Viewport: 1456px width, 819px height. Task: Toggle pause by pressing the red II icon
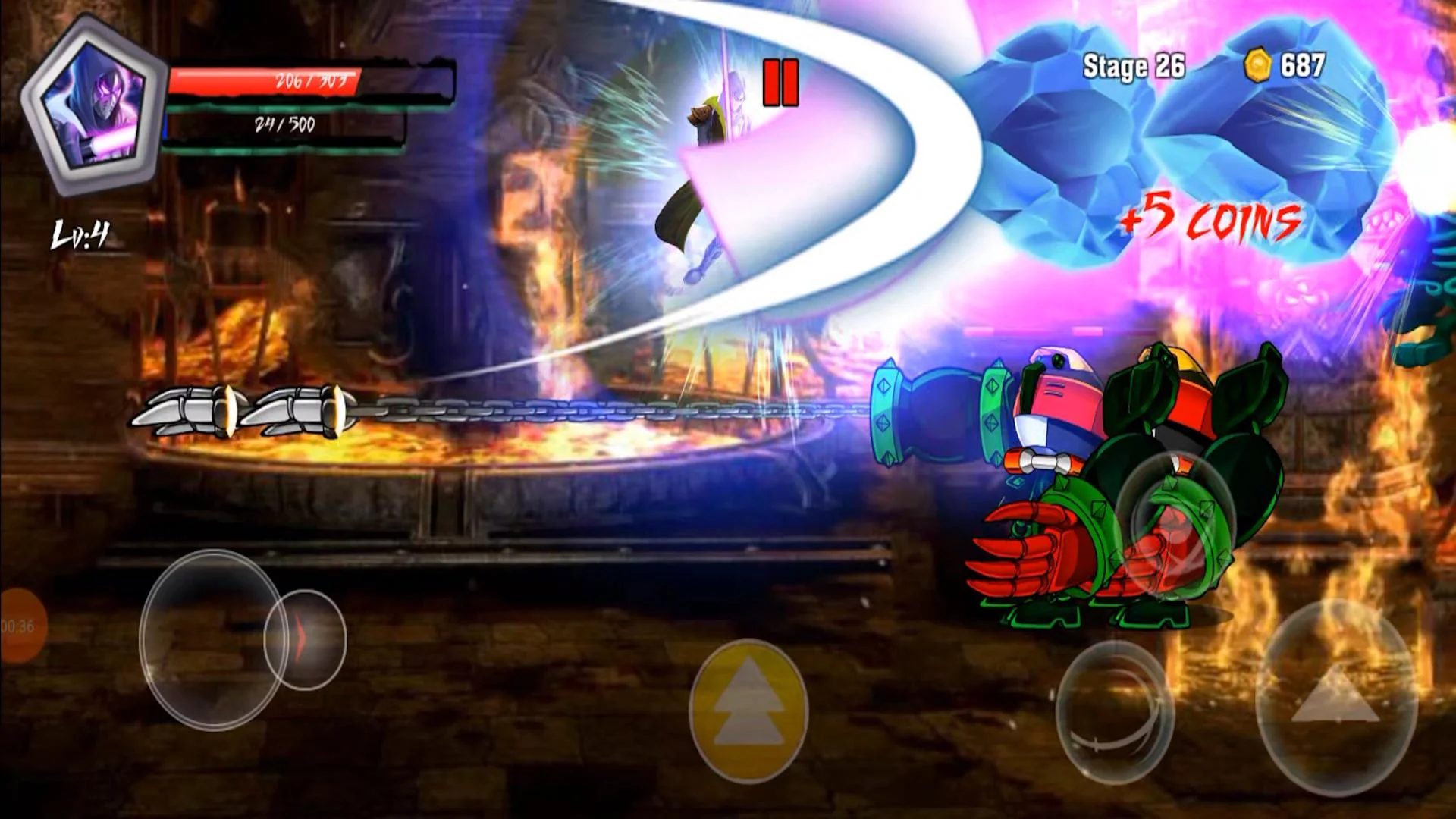click(x=783, y=83)
